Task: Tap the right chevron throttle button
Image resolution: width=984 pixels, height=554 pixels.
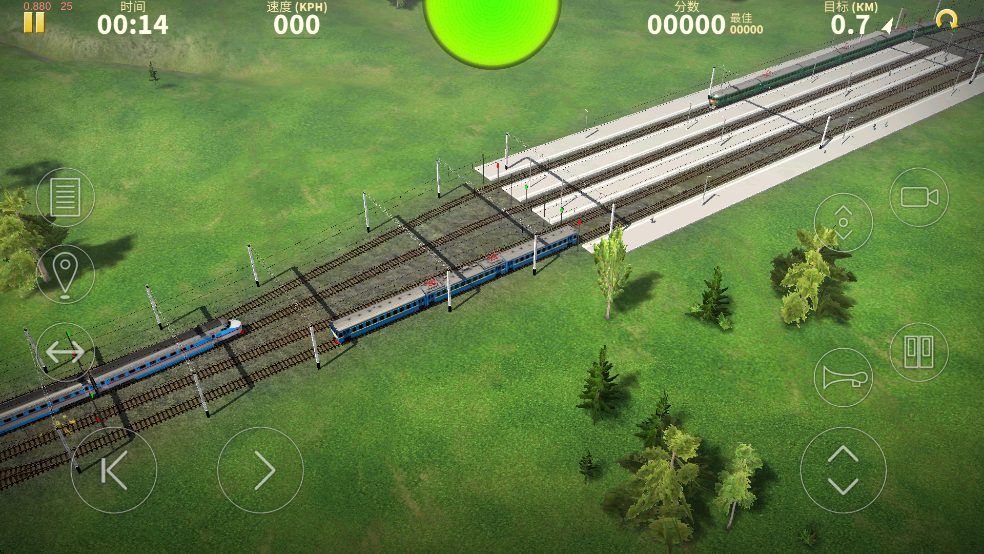Action: 260,470
